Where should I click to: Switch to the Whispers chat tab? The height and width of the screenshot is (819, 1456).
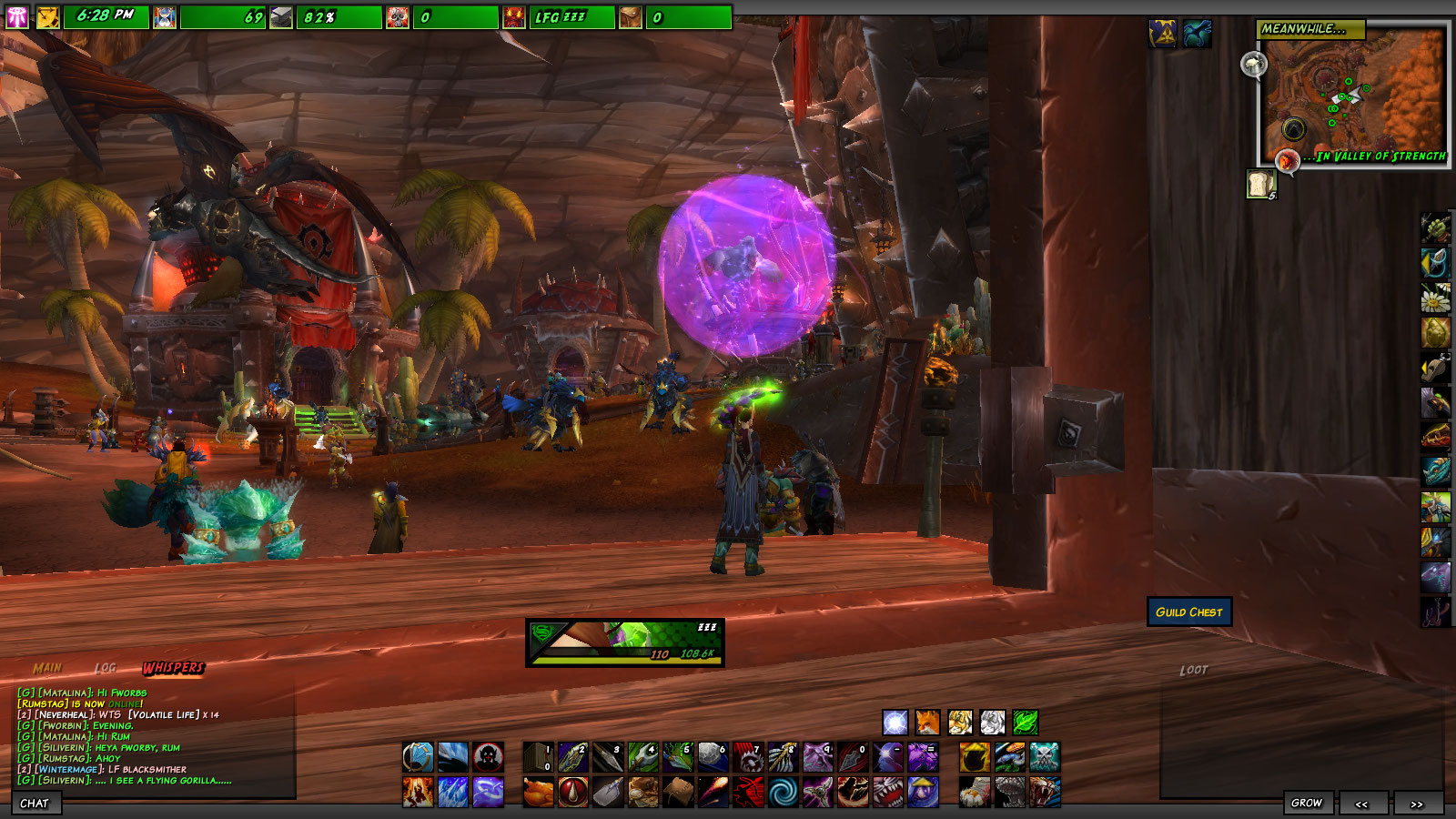click(173, 668)
